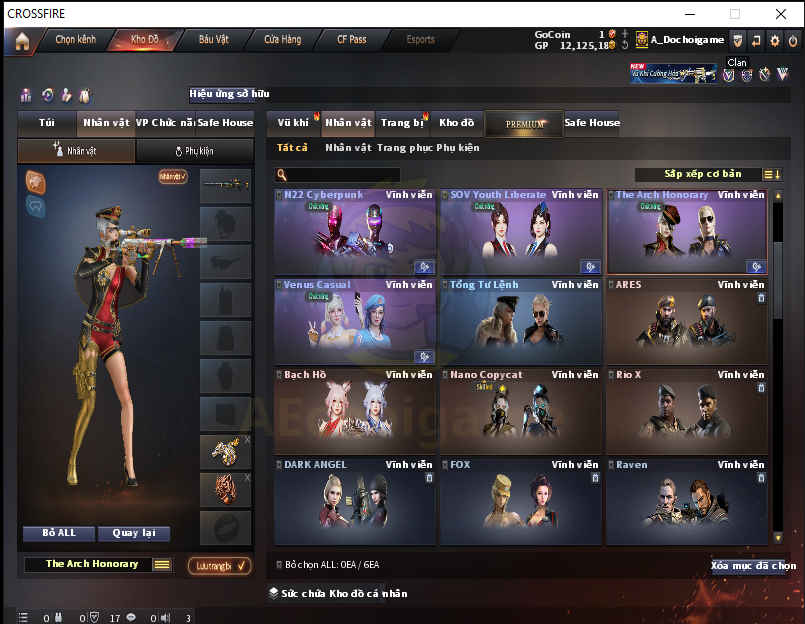Open the PREMIUM tab
Image resolution: width=805 pixels, height=624 pixels.
[525, 124]
